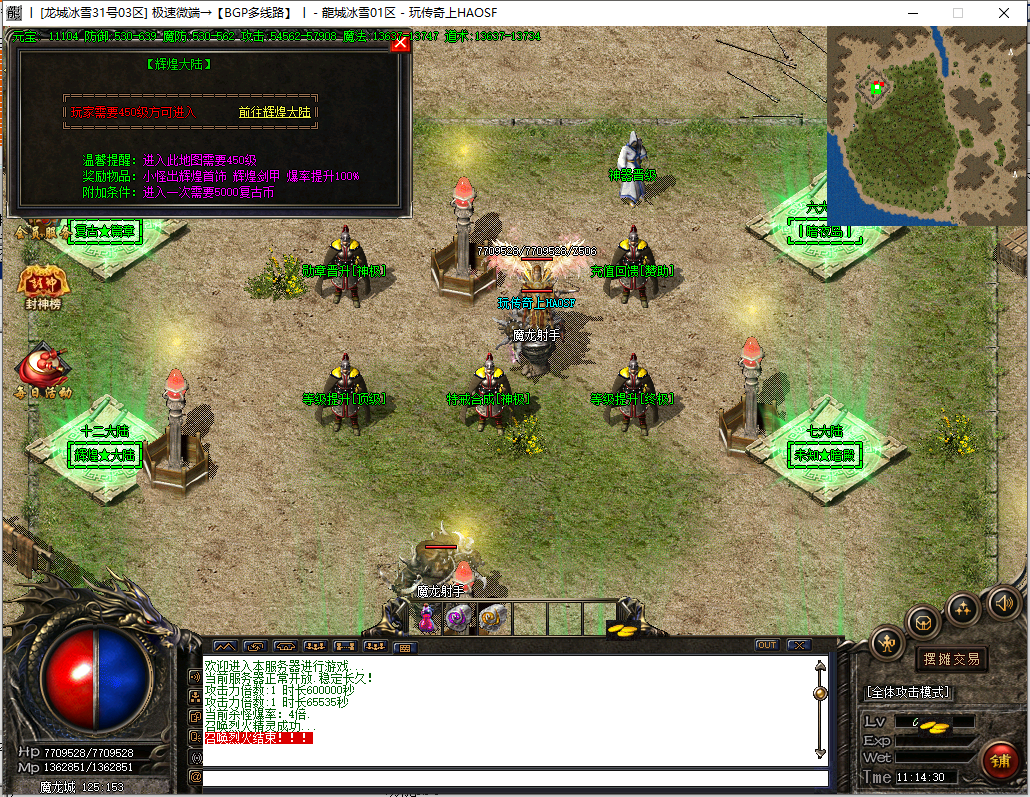Click the chat scrollbar down arrow

click(820, 751)
